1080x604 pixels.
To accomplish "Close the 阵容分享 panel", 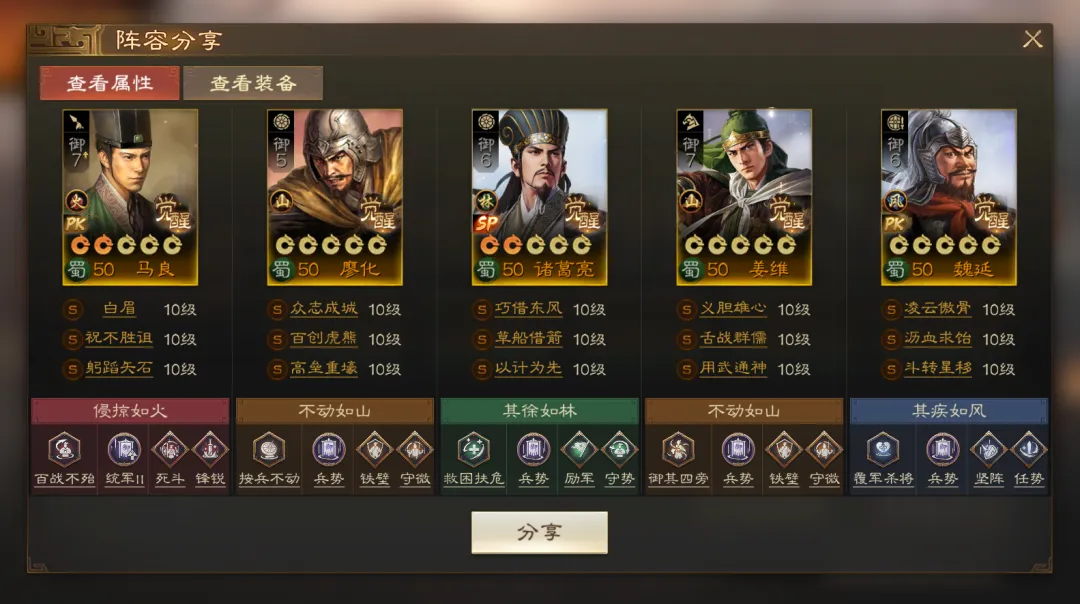I will (x=1032, y=39).
